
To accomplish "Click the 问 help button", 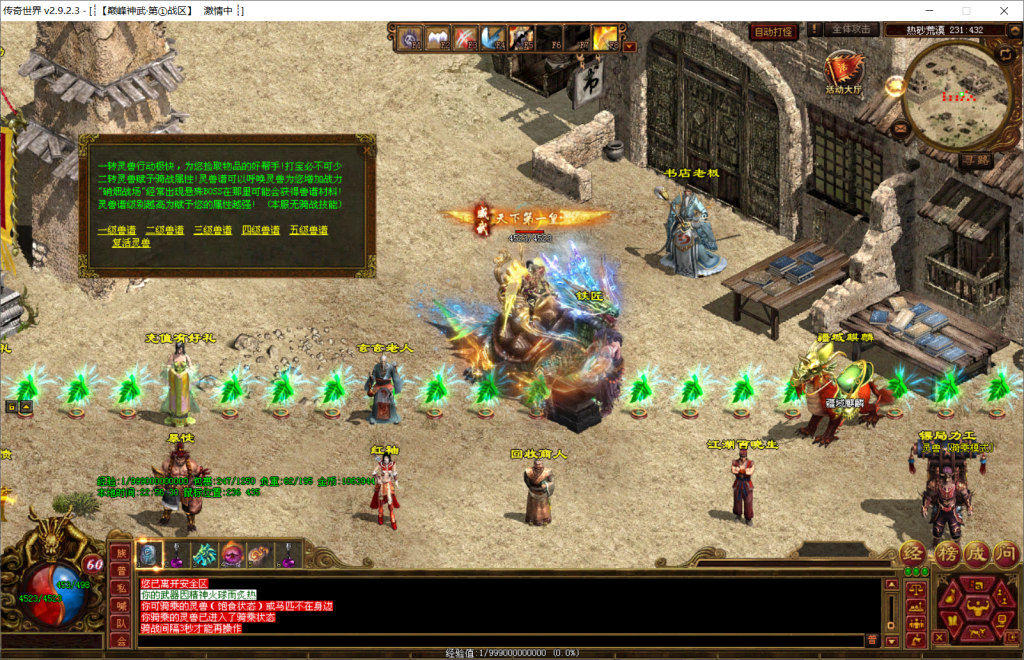I will [x=1006, y=552].
